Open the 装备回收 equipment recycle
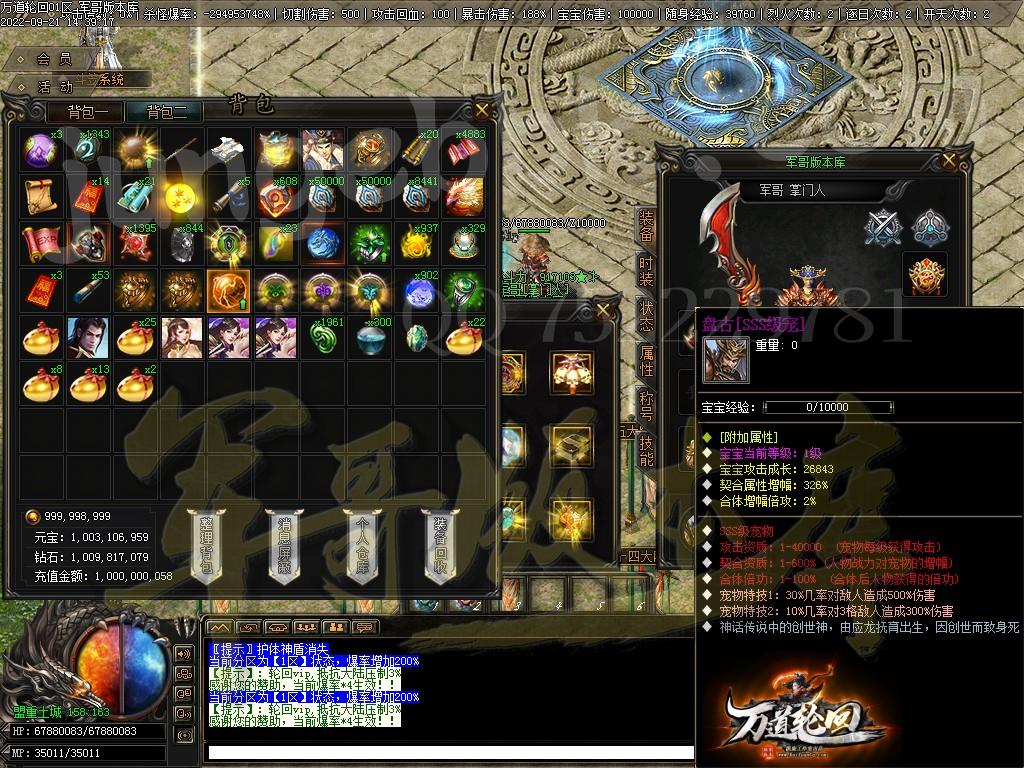1024x768 pixels. pos(440,546)
